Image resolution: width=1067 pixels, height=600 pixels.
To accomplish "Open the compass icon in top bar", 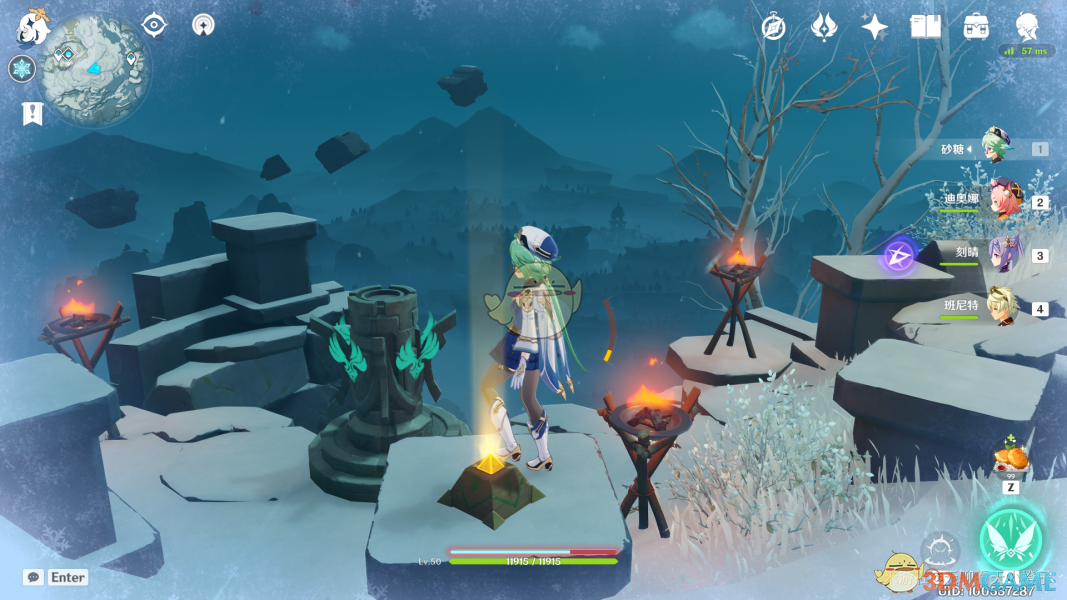I will click(x=773, y=27).
